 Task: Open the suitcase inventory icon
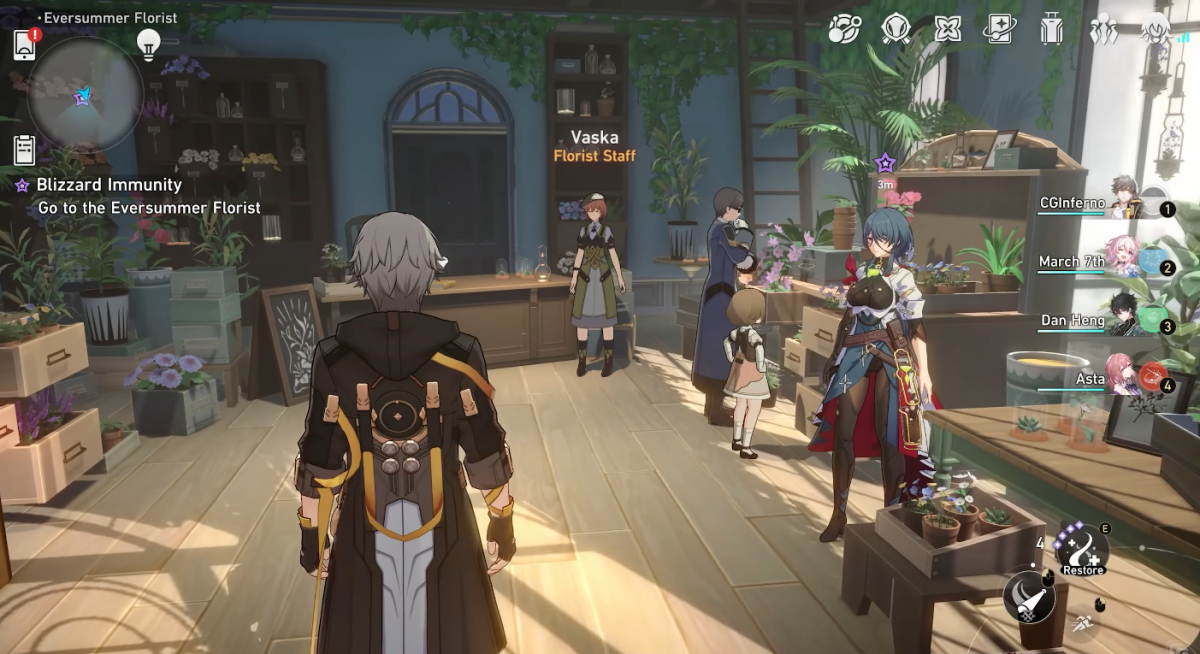coord(1051,29)
